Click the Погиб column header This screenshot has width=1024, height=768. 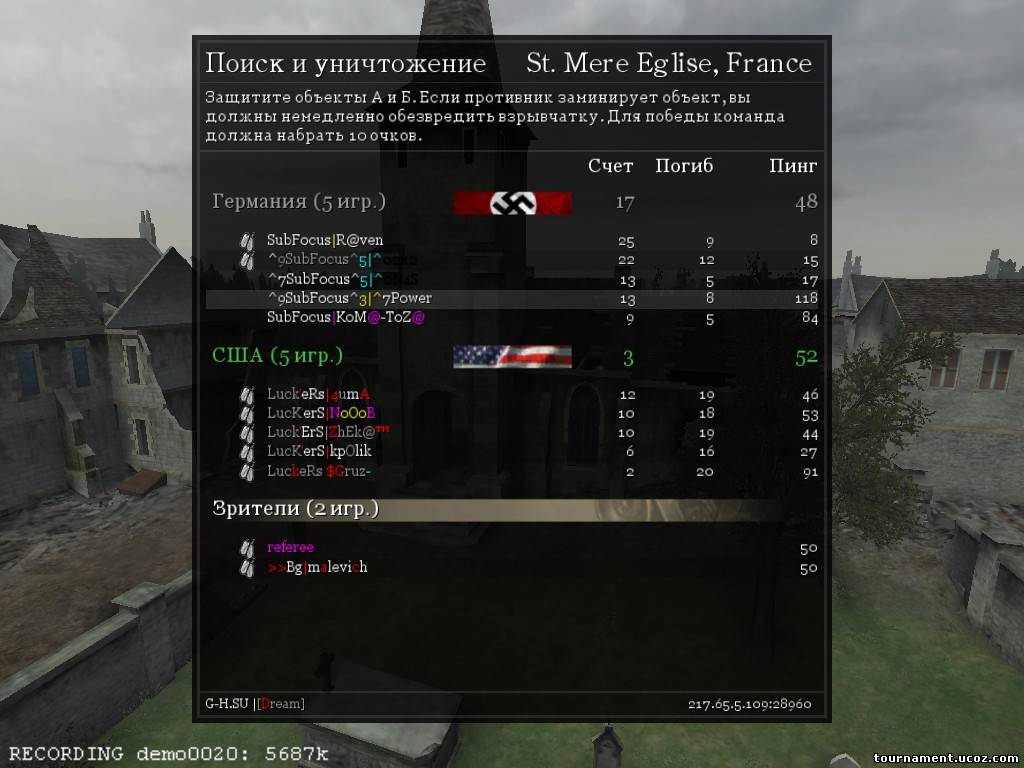(x=684, y=166)
